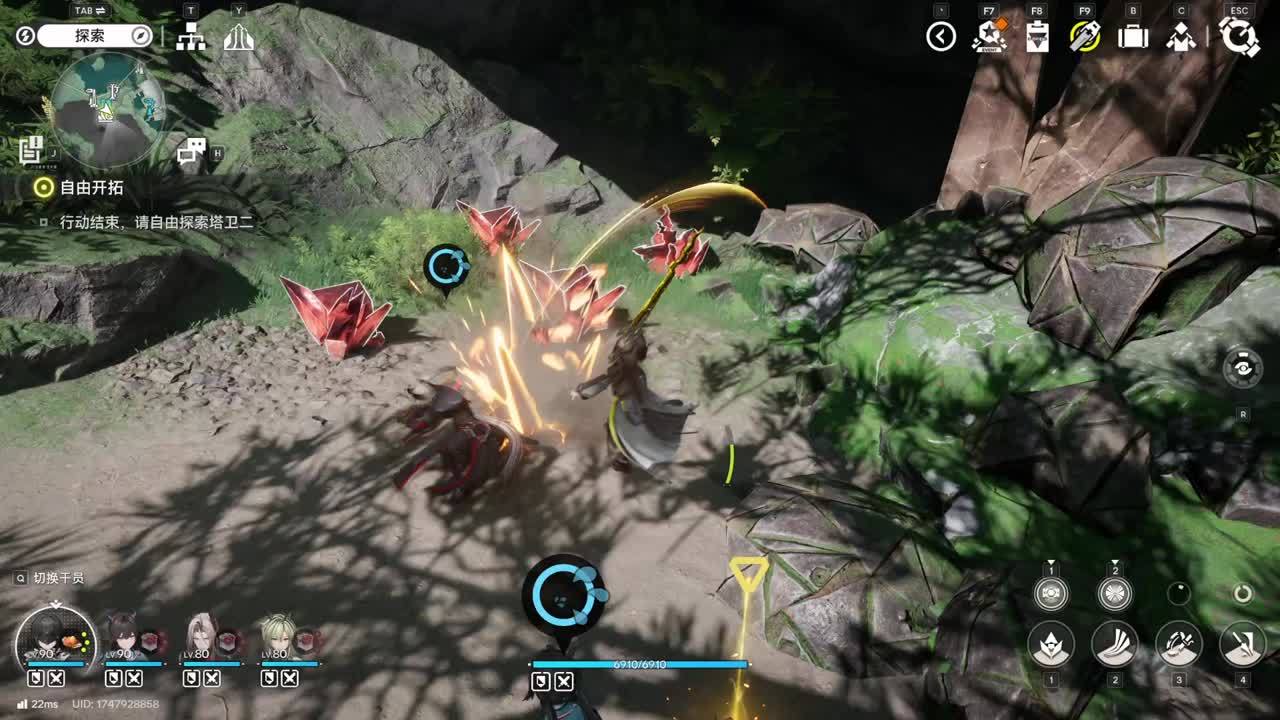Open the operators character menu icon
Viewport: 1280px width, 720px height.
(1181, 37)
